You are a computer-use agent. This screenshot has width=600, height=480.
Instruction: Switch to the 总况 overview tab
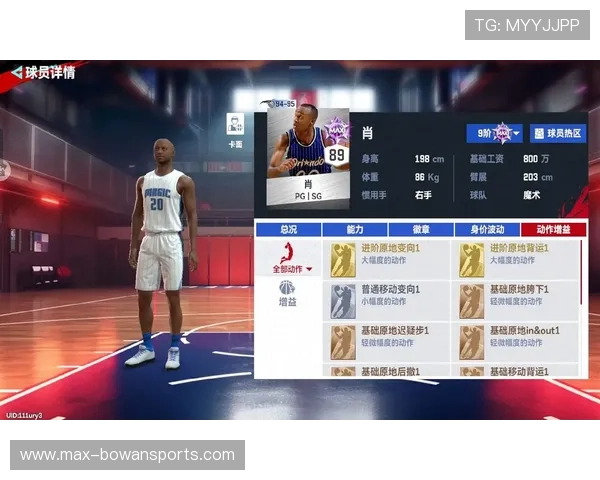click(288, 229)
